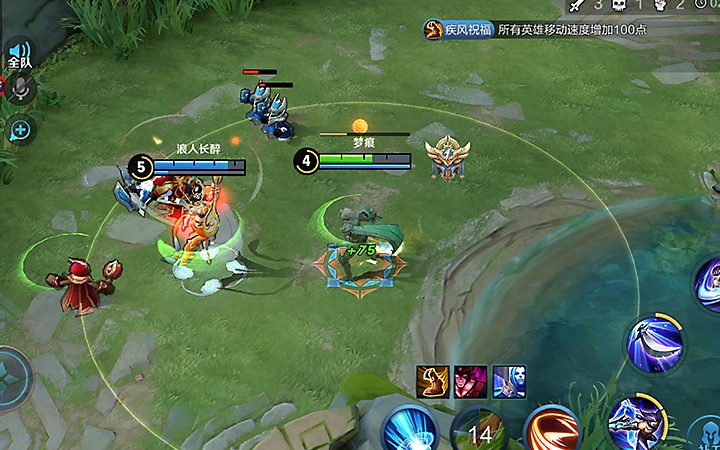This screenshot has height=450, width=720.
Task: Cast the orange slash skill
Action: (552, 430)
